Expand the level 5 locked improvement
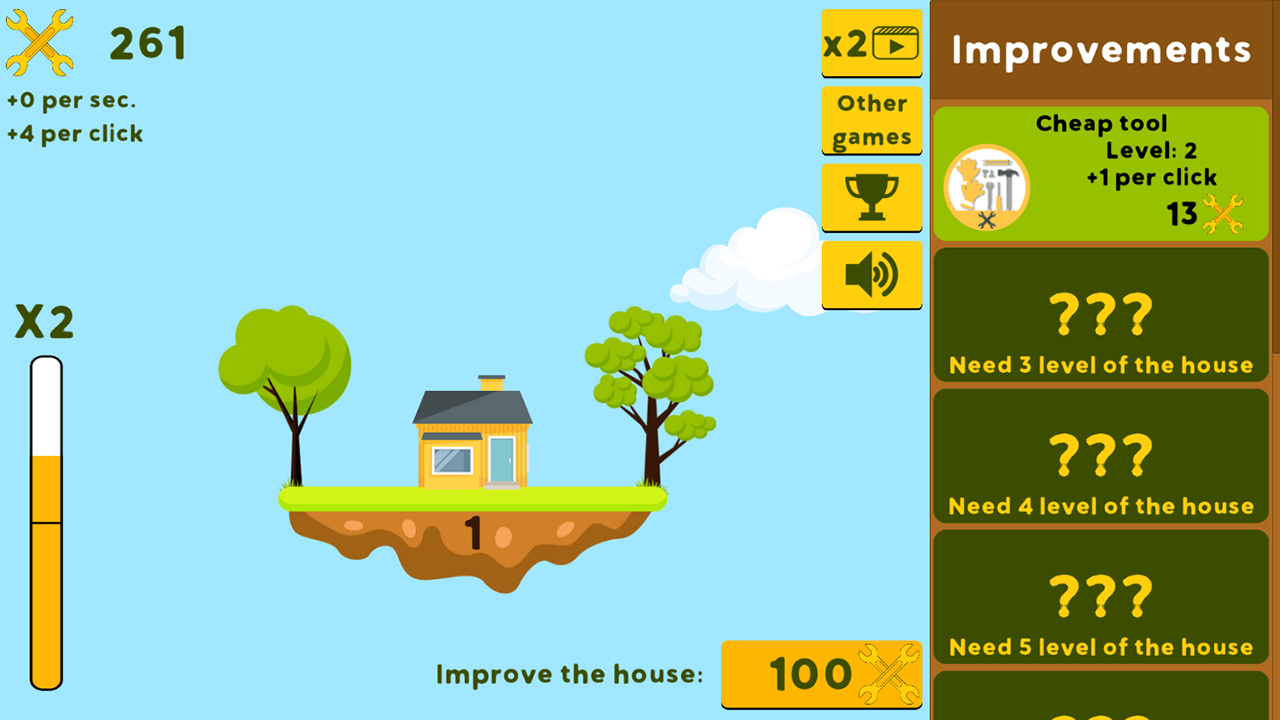Image resolution: width=1280 pixels, height=720 pixels. tap(1100, 597)
